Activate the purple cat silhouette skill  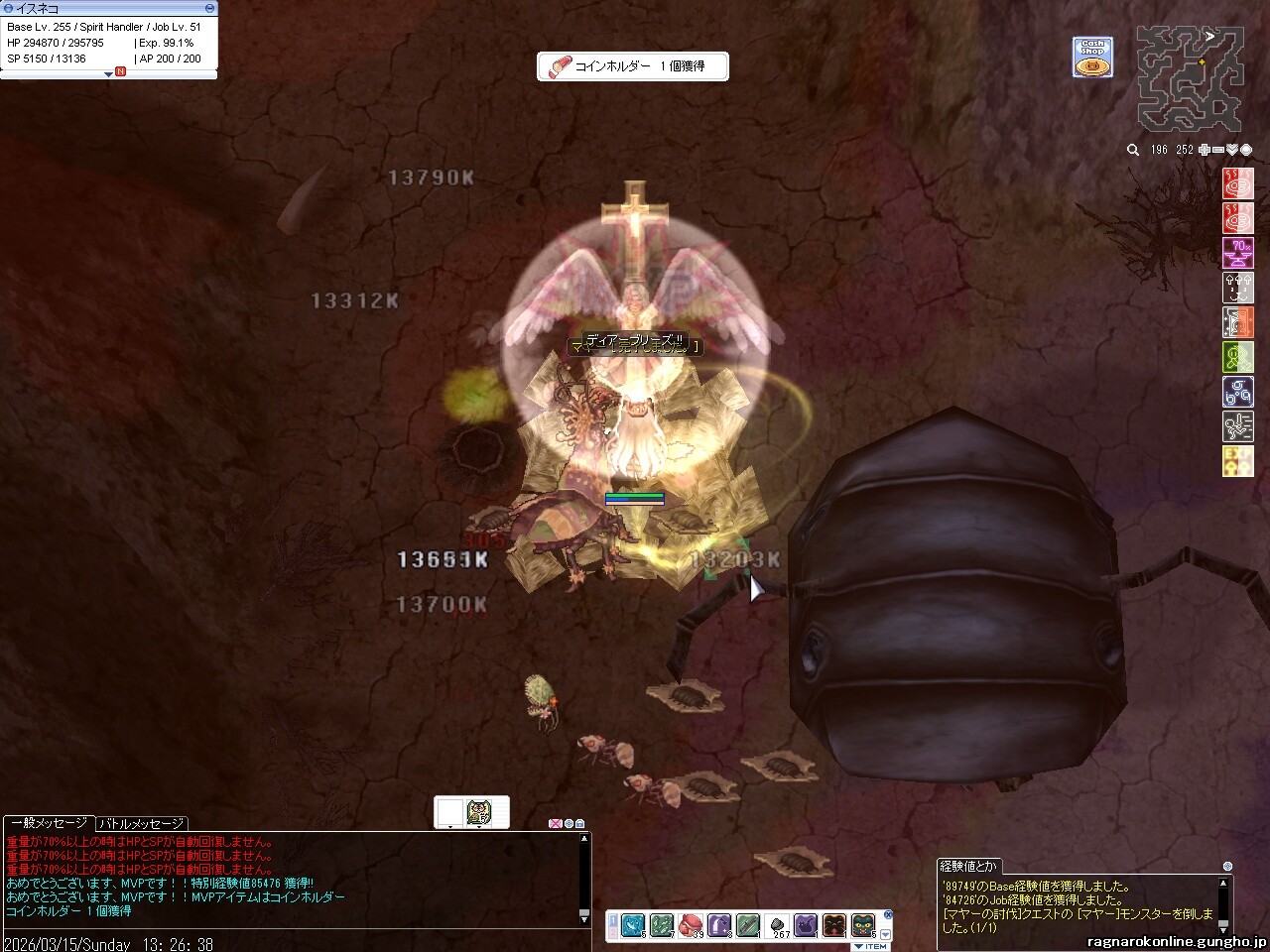pyautogui.click(x=806, y=925)
